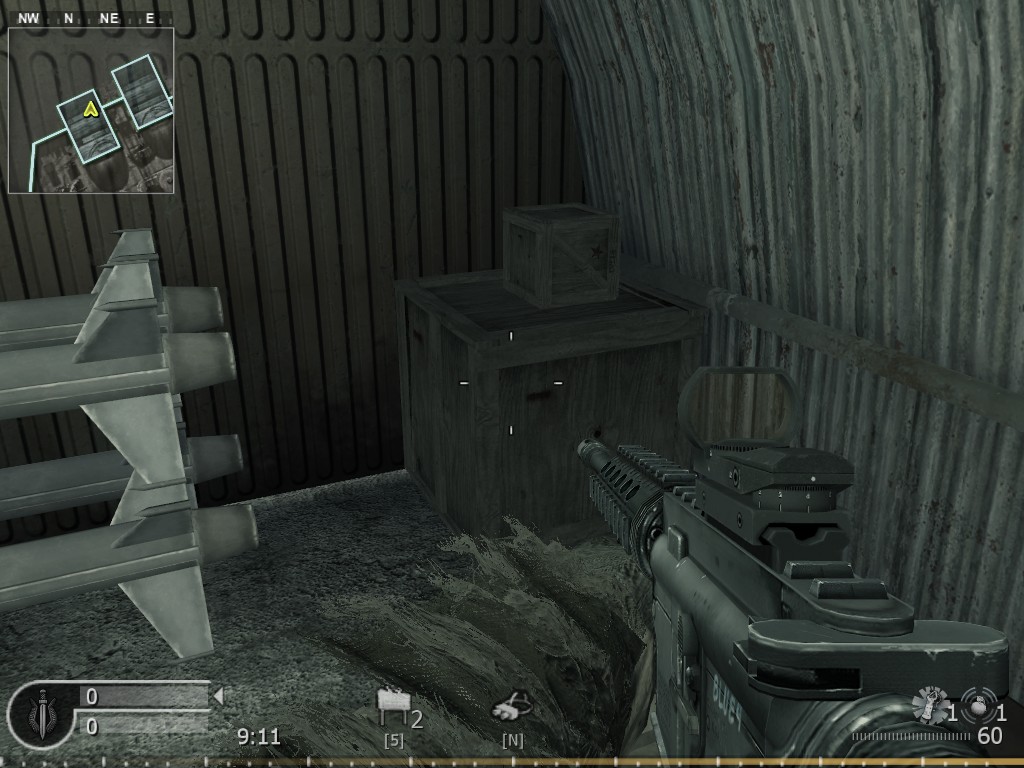Select the claymore equipment icon
Screen dimensions: 1024x768
point(393,708)
